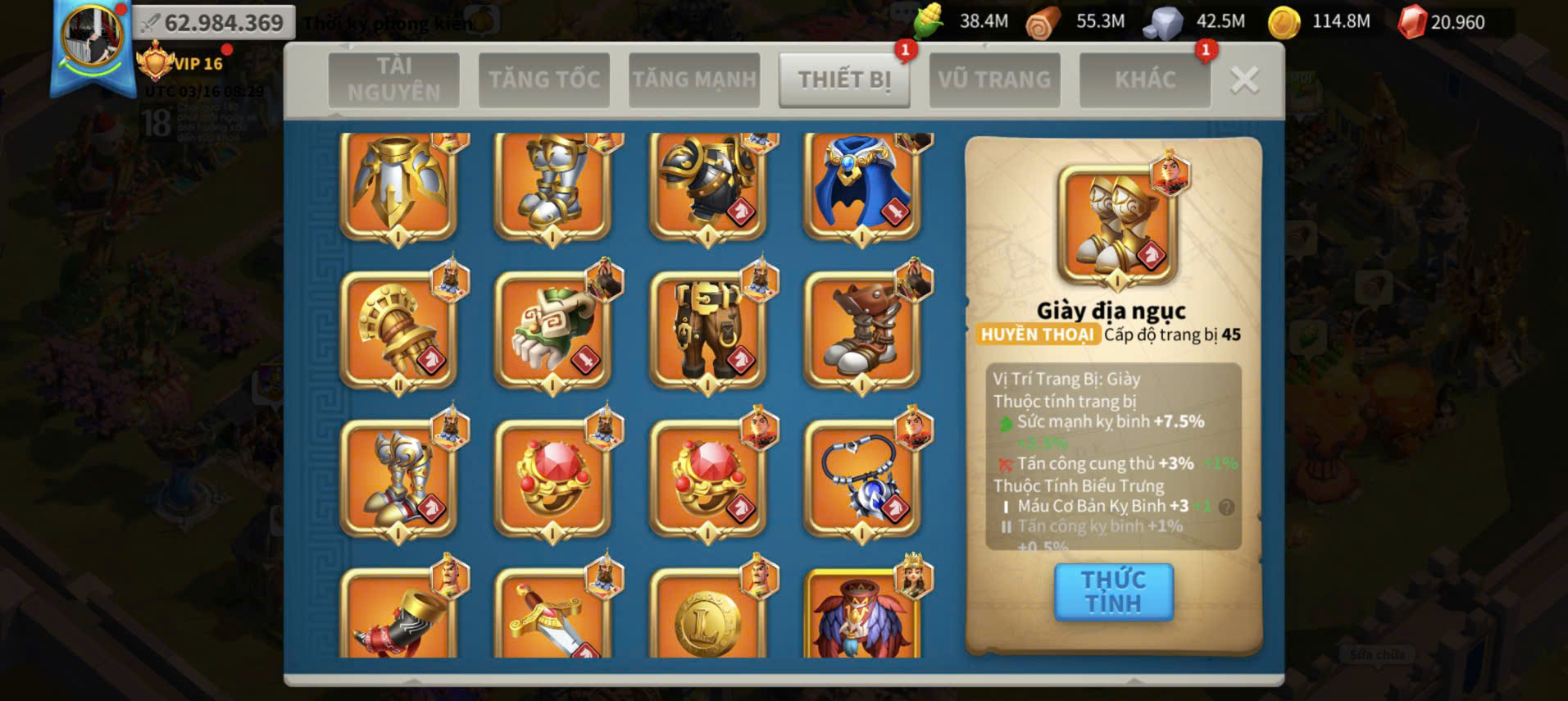Viewport: 1568px width, 701px height.
Task: Click the red gem currency icon
Action: point(1411,22)
